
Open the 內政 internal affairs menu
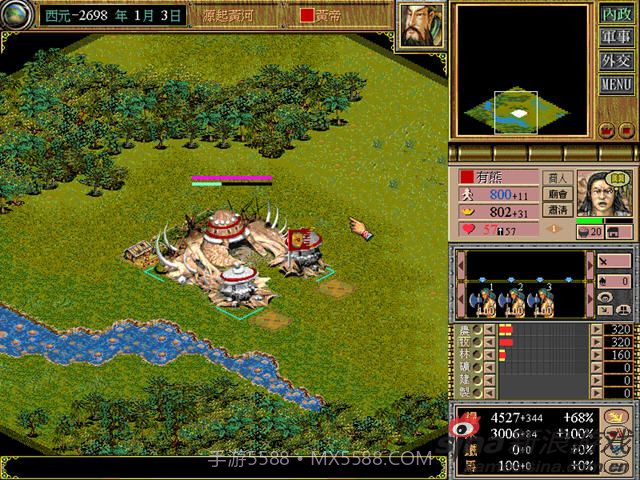click(x=616, y=15)
